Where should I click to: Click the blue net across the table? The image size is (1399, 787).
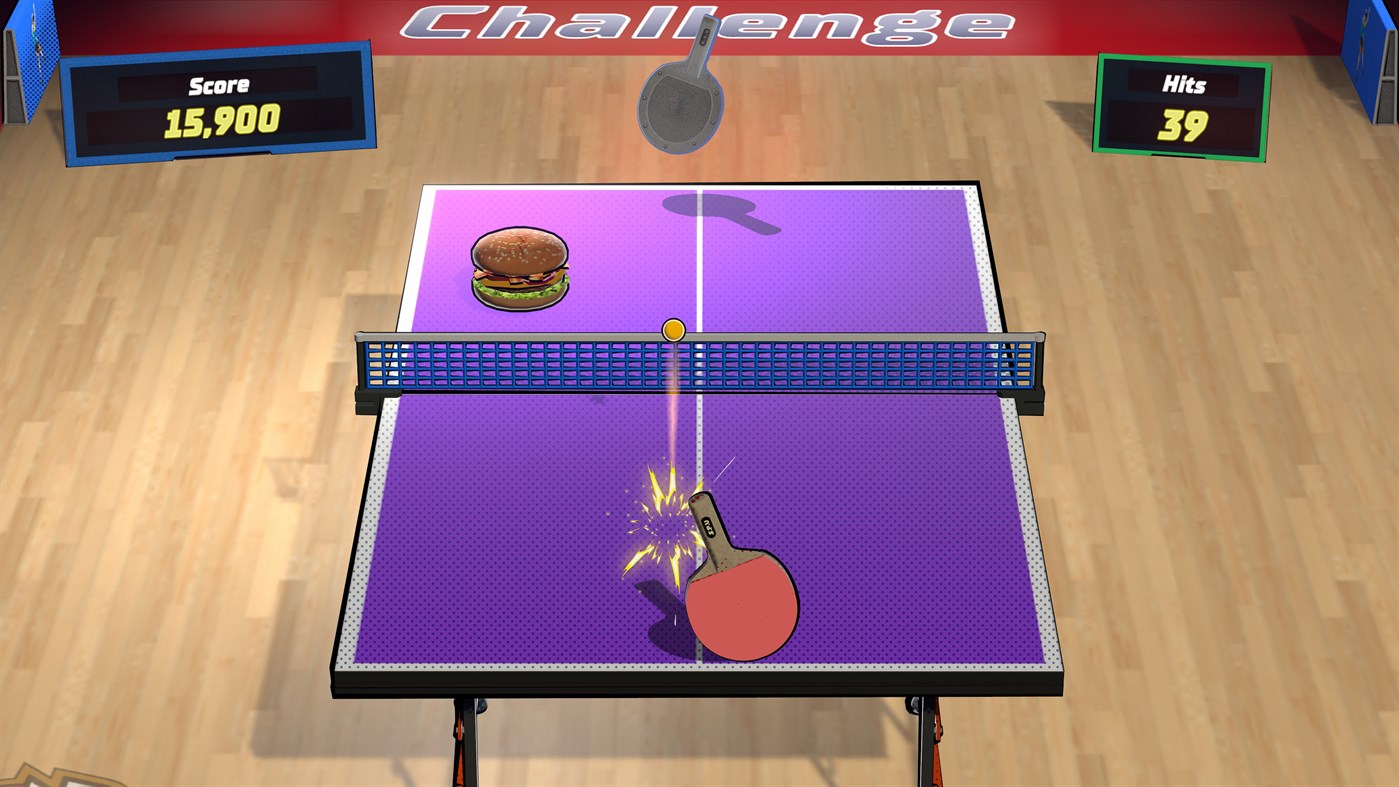[550, 365]
